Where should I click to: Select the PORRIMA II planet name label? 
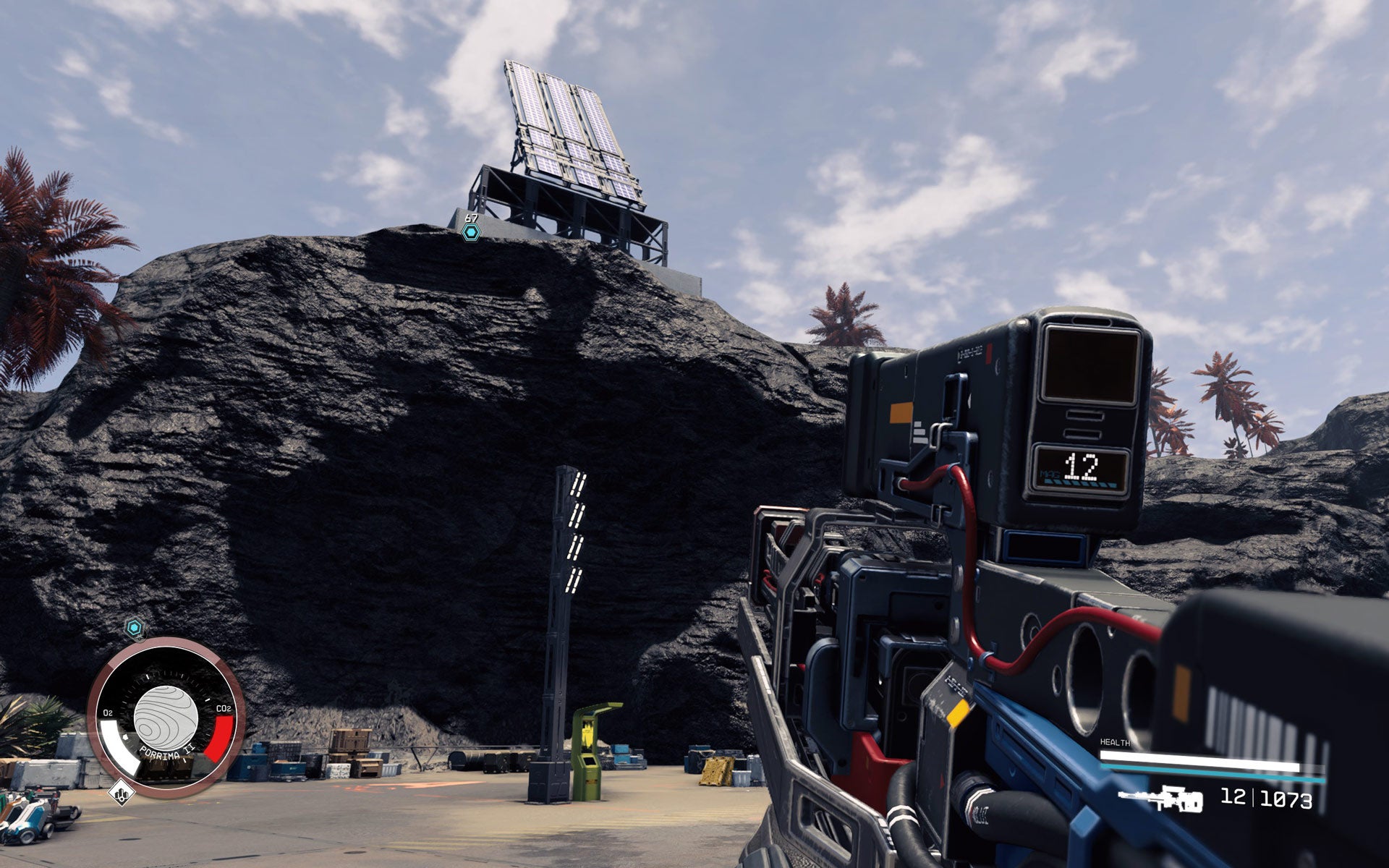pyautogui.click(x=166, y=752)
